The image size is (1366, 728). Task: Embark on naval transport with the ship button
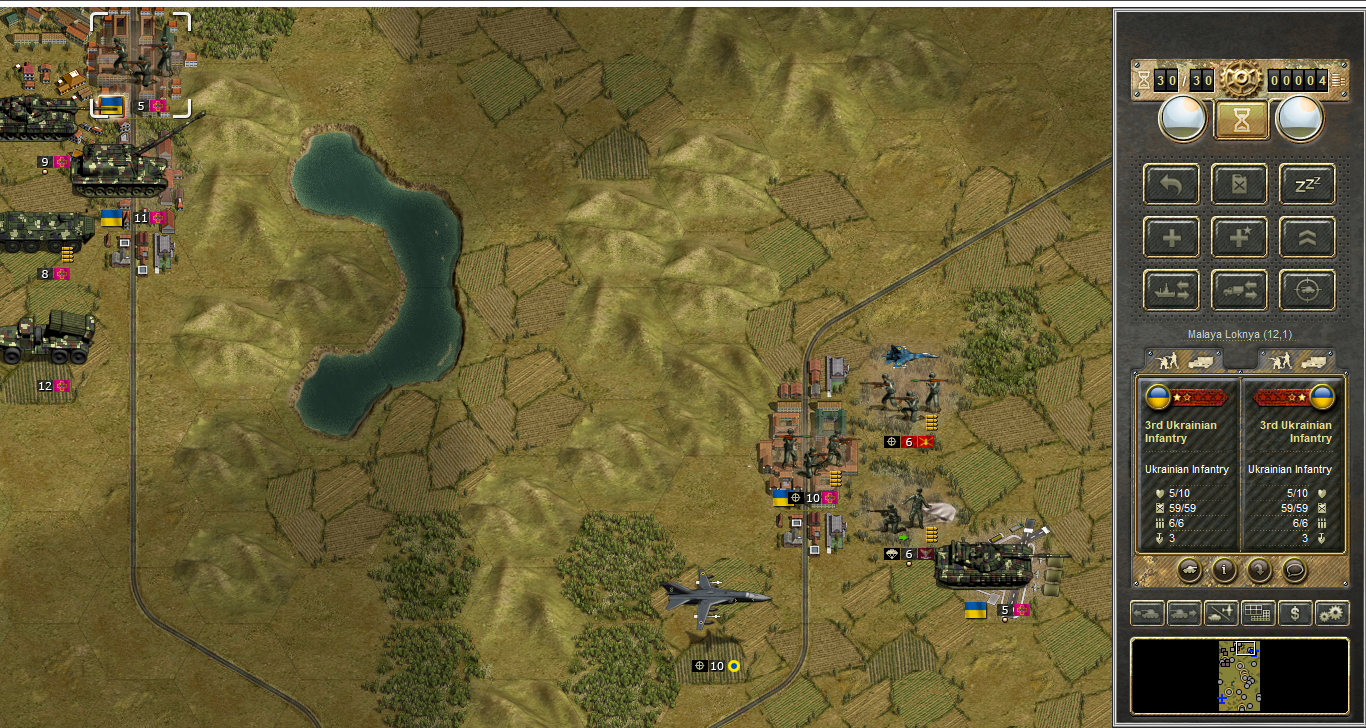point(1172,290)
